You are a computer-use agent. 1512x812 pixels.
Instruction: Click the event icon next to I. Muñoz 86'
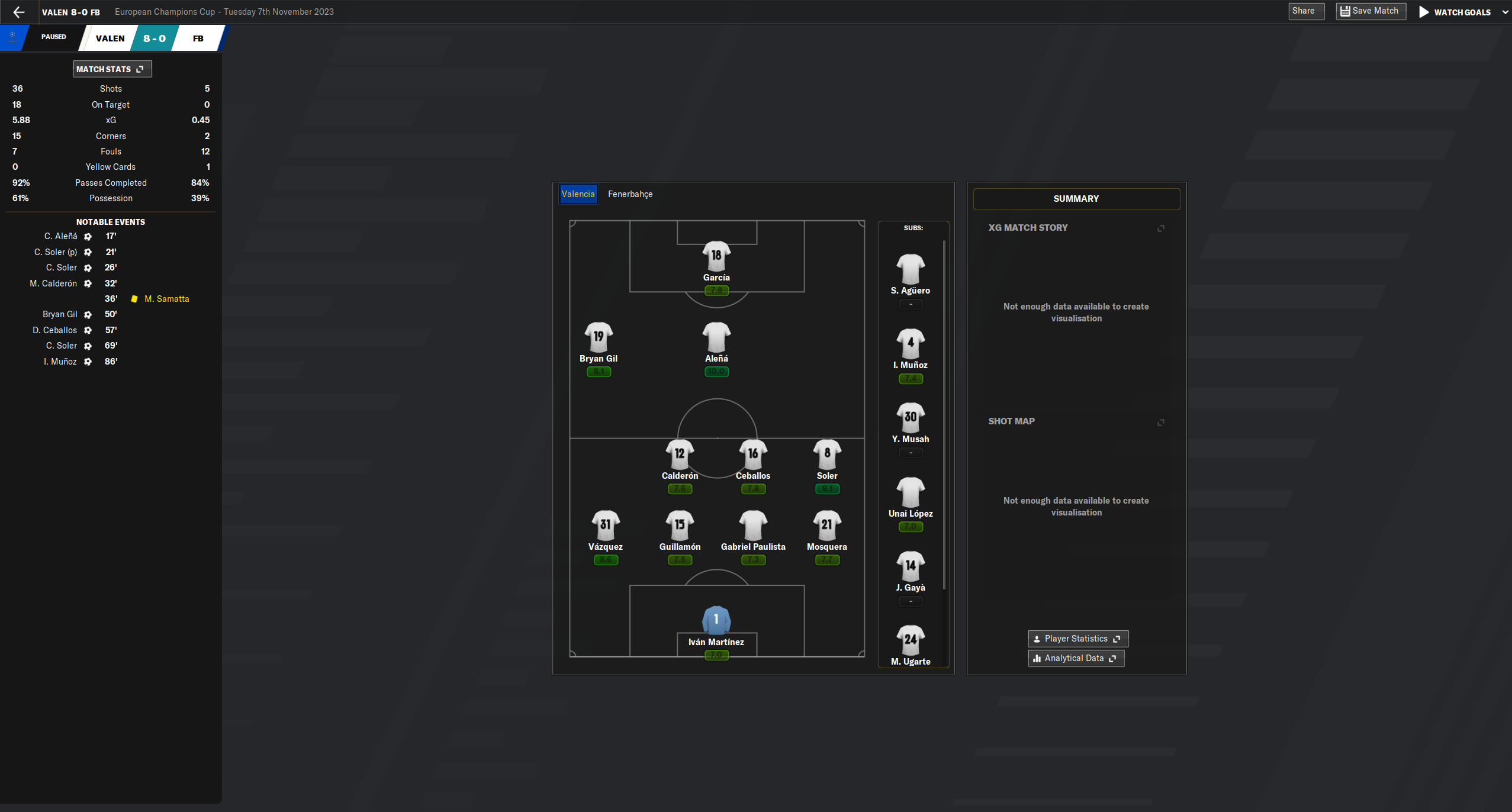coord(87,362)
